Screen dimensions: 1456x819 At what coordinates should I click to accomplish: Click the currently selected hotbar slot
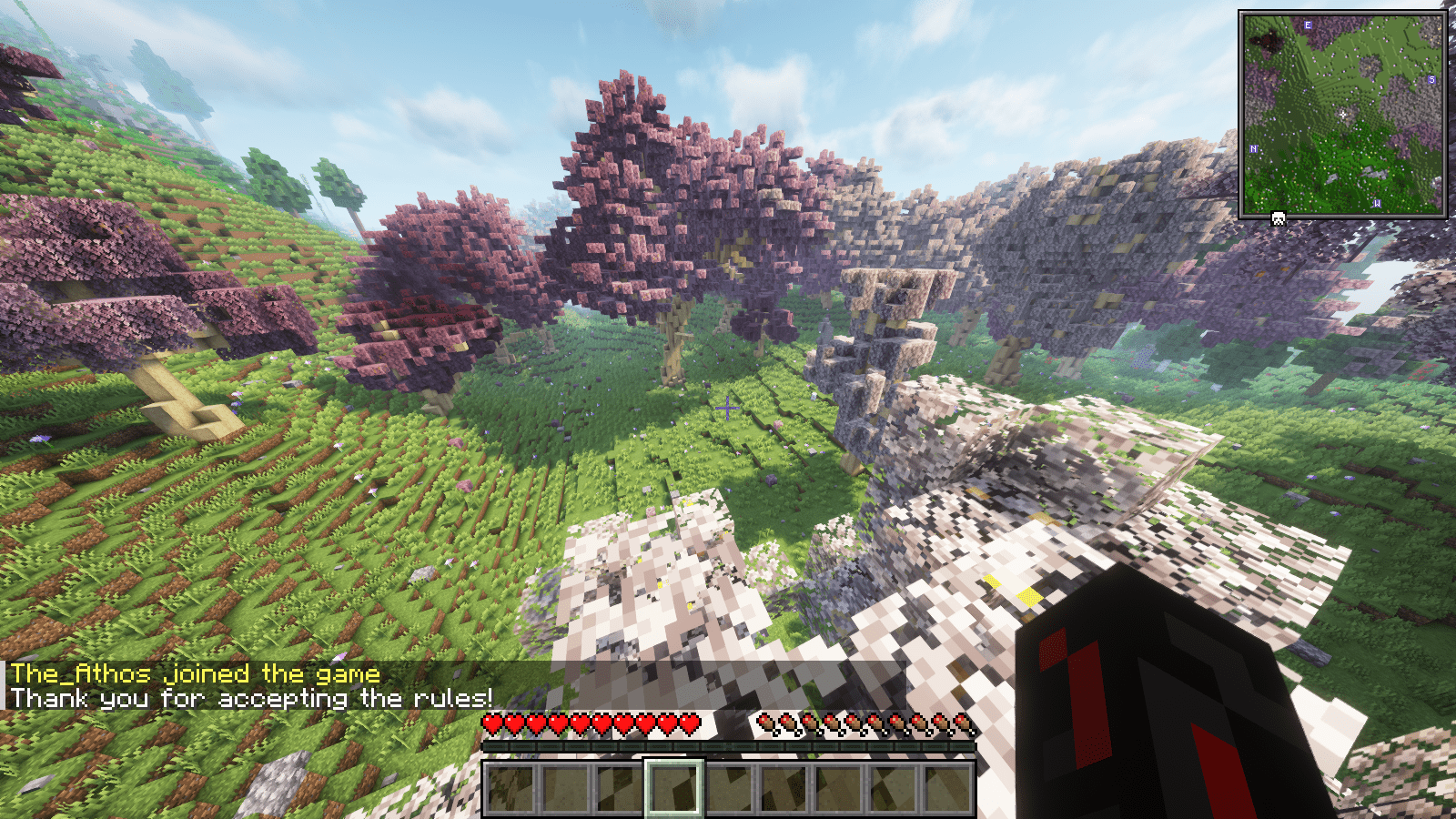click(x=674, y=786)
